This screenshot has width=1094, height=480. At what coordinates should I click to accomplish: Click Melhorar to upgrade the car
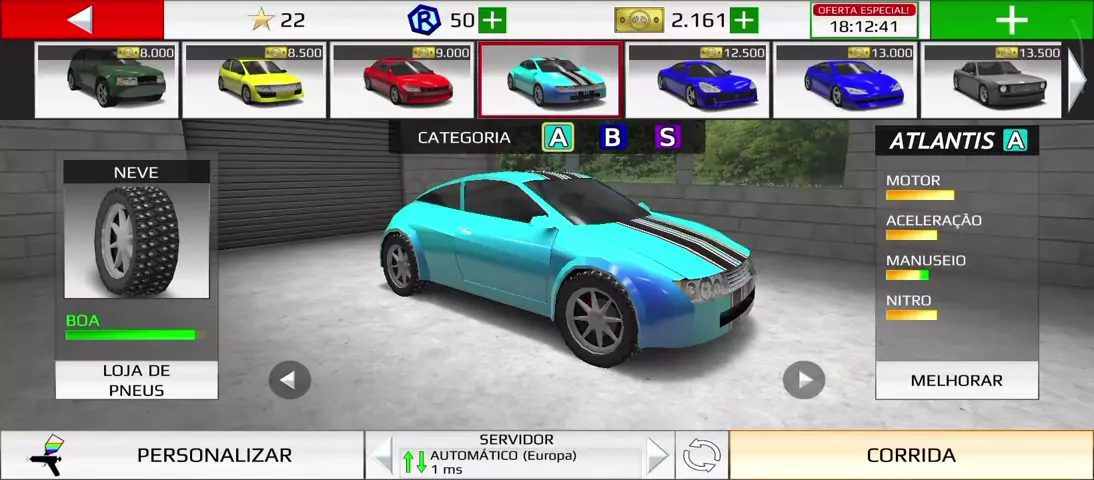[956, 380]
